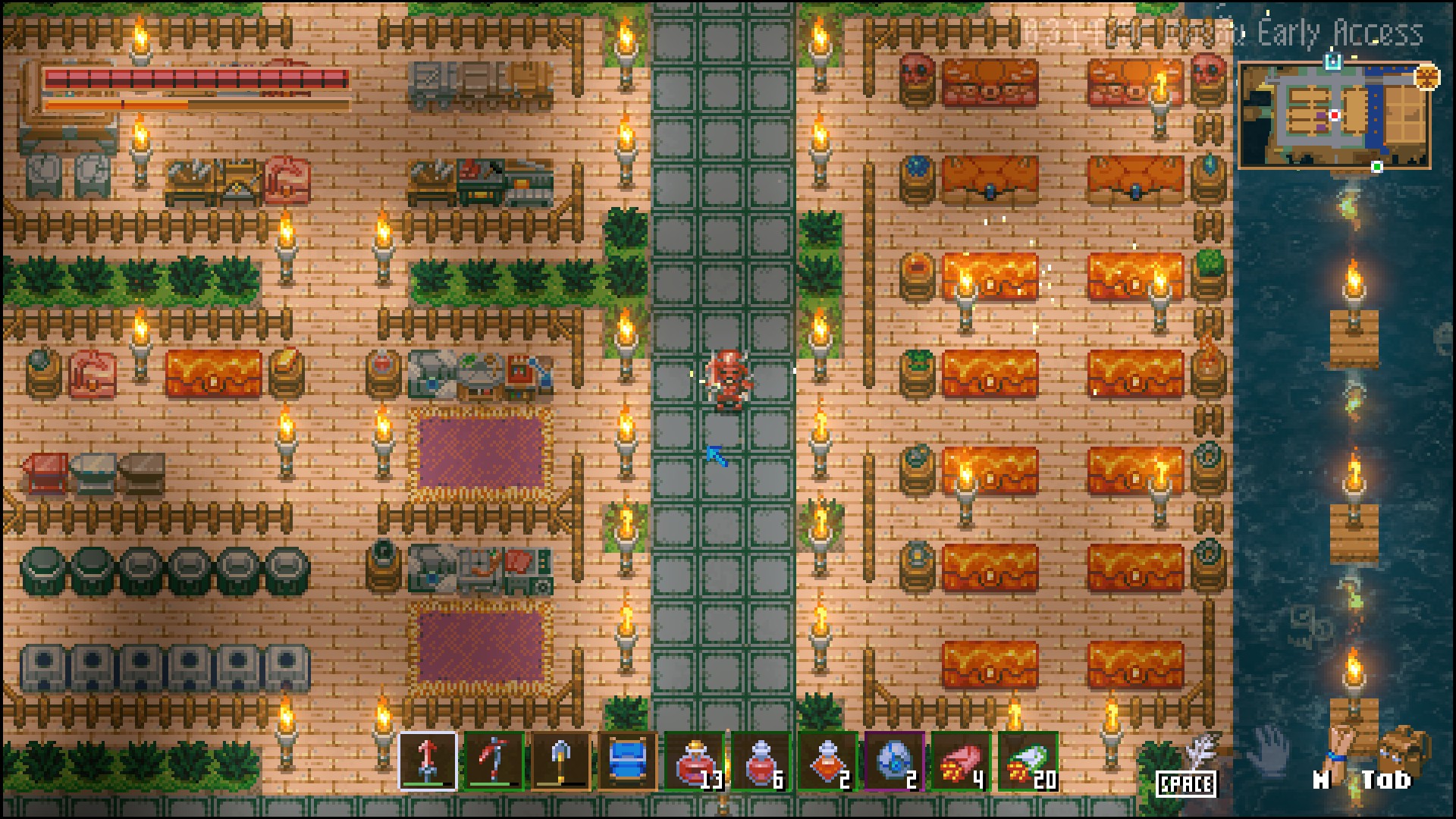Select the blue chest hotbar slot

[x=627, y=761]
